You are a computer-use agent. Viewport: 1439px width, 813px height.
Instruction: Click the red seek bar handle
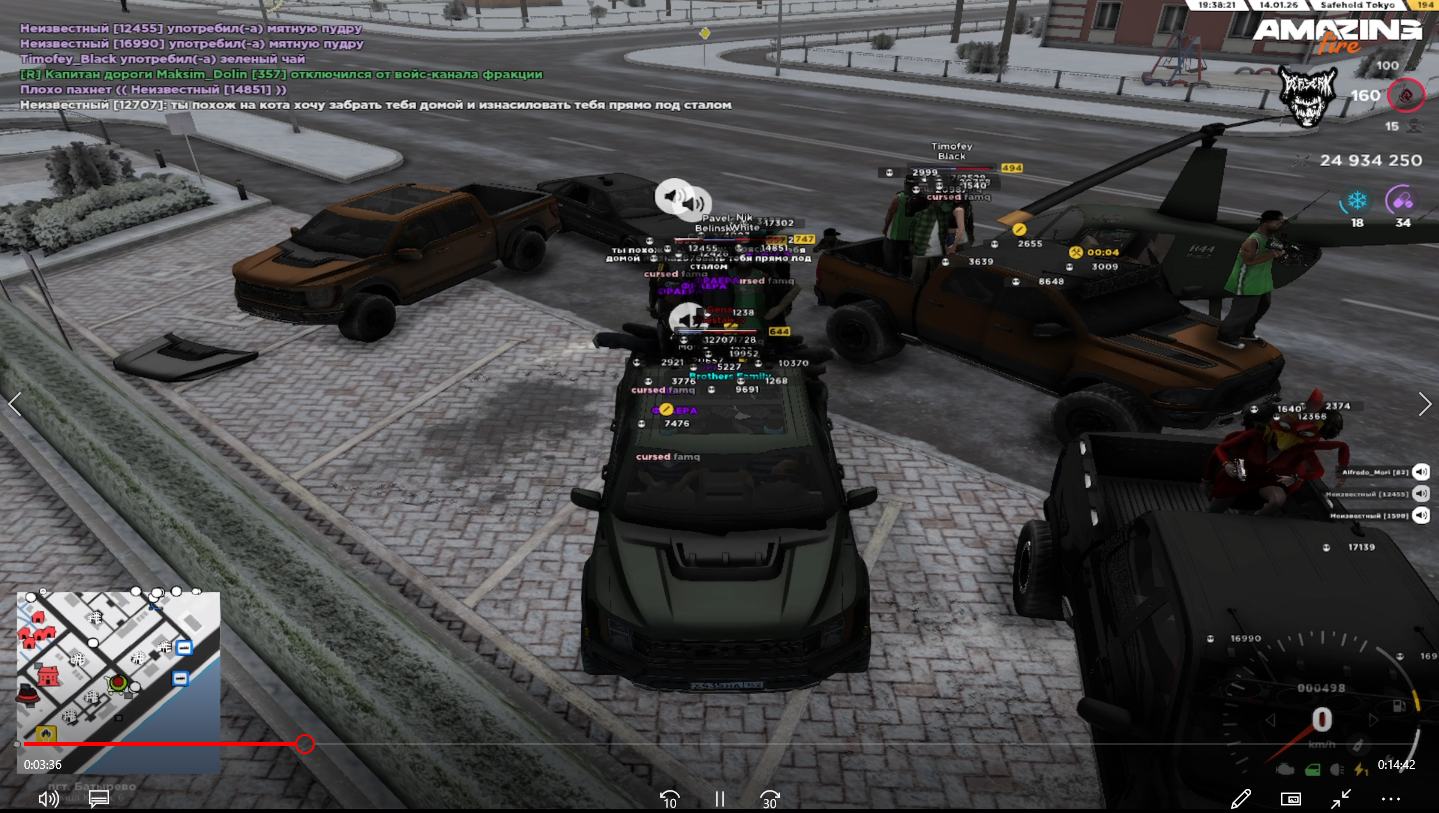pyautogui.click(x=305, y=744)
